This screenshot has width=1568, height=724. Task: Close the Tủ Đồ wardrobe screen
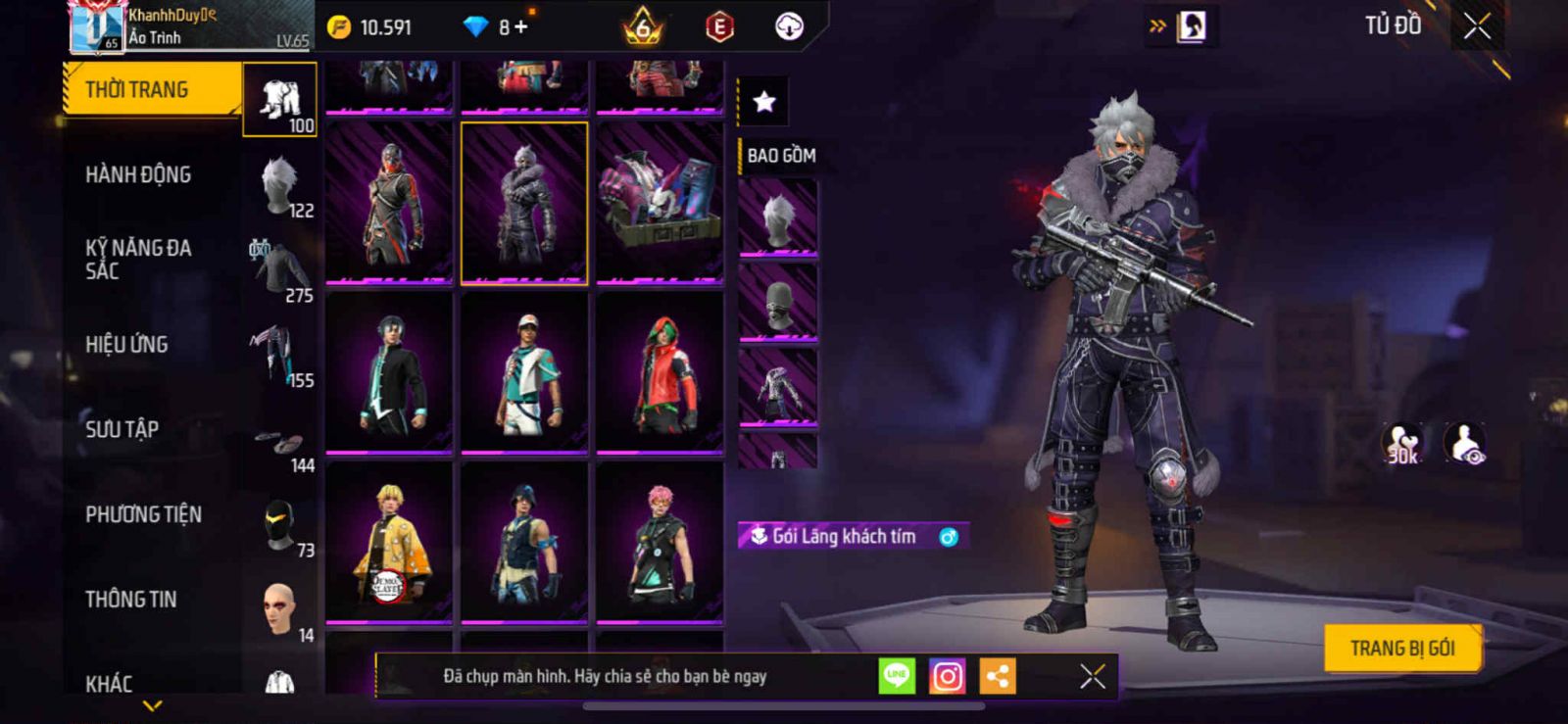click(x=1477, y=26)
